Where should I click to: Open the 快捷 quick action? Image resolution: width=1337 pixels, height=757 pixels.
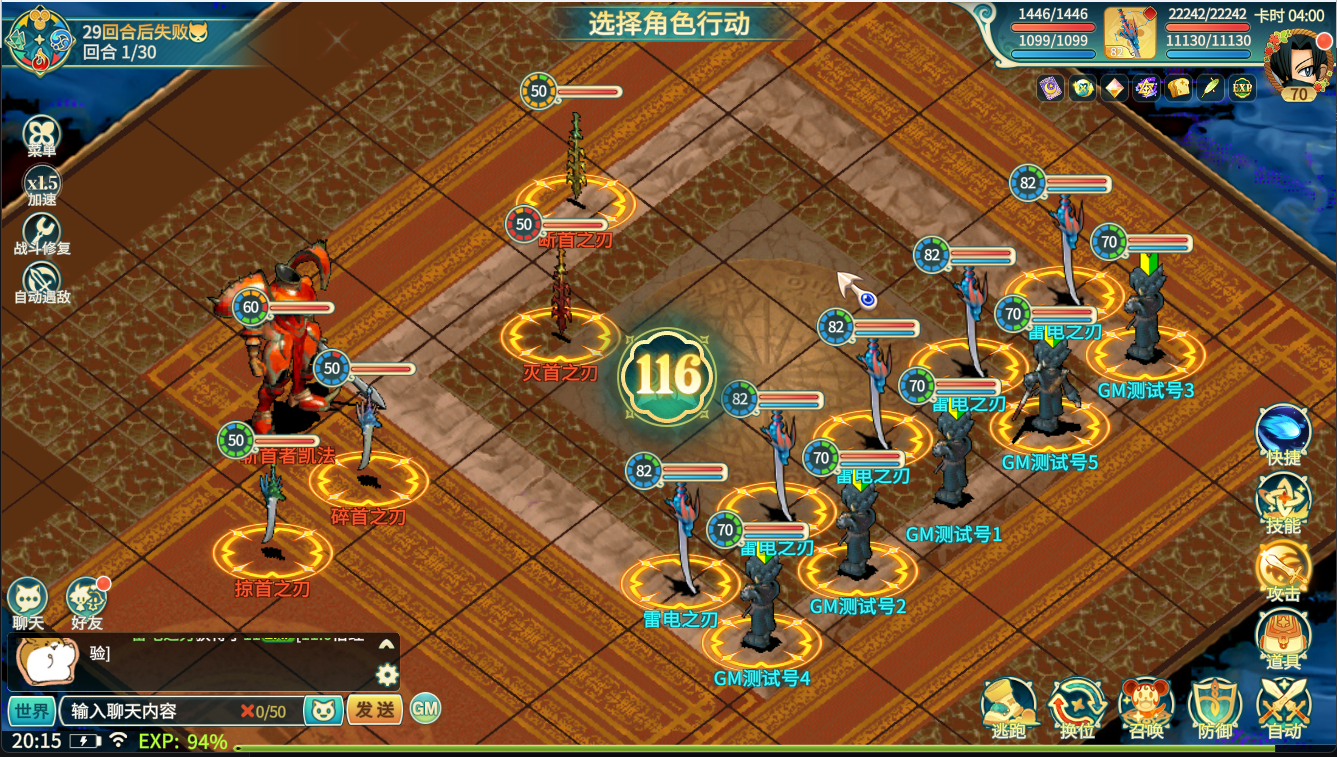point(1283,433)
